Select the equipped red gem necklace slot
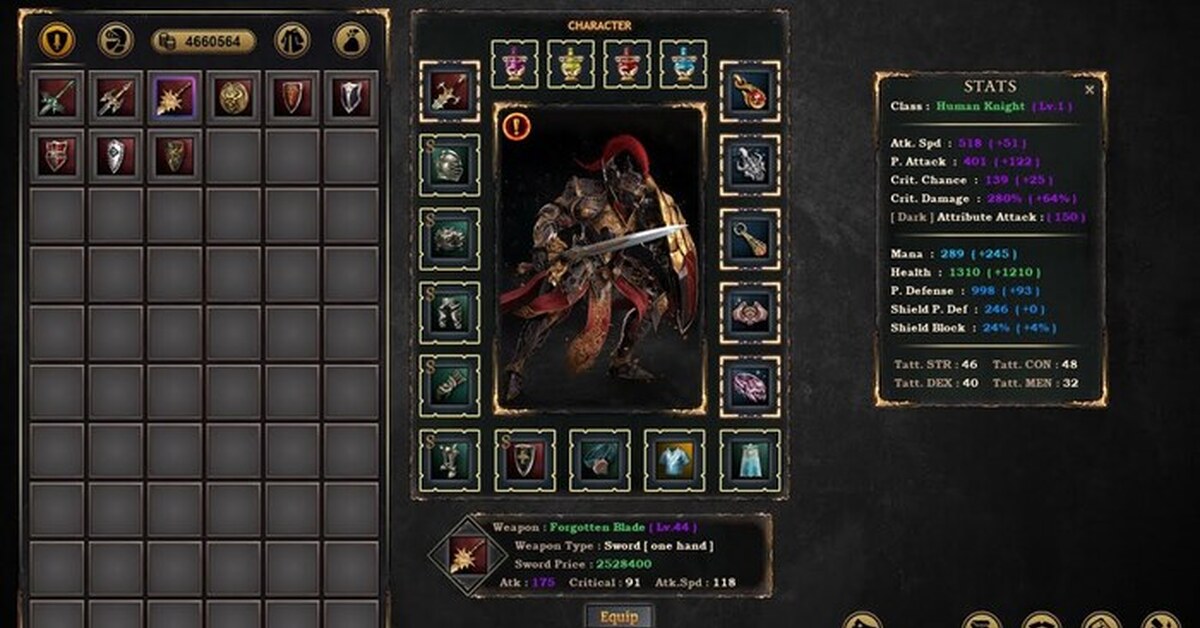Image resolution: width=1200 pixels, height=628 pixels. point(749,92)
